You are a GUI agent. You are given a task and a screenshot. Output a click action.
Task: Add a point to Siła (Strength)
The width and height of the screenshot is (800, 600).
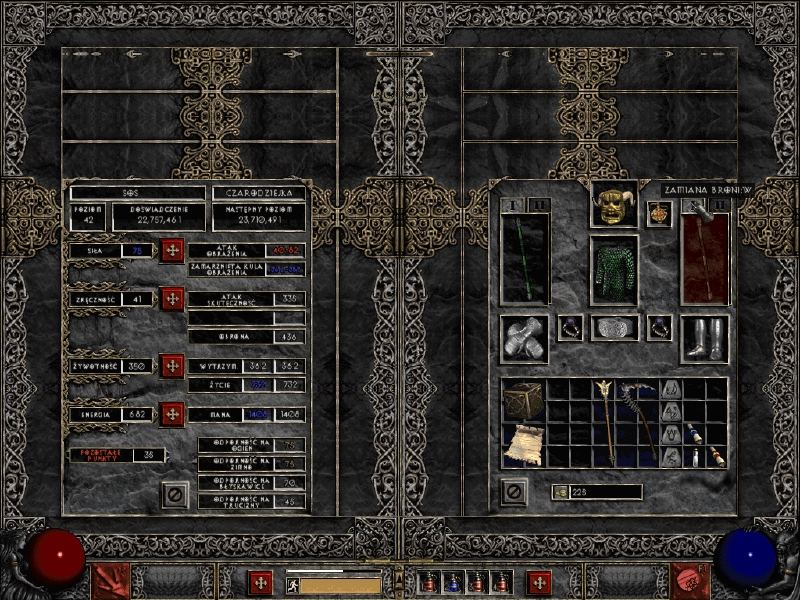[x=172, y=250]
